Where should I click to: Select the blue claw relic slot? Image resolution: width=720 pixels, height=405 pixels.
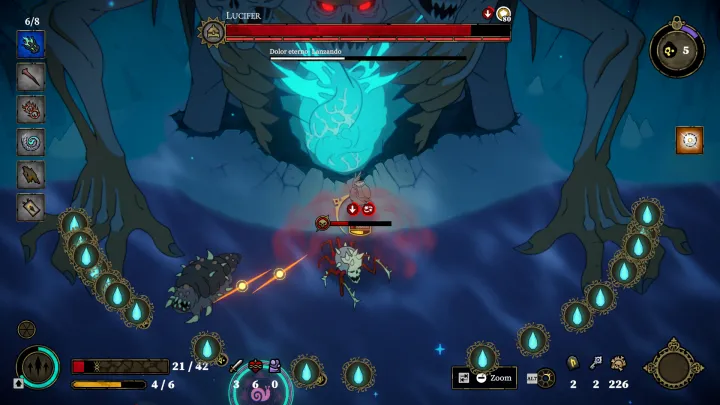point(30,44)
